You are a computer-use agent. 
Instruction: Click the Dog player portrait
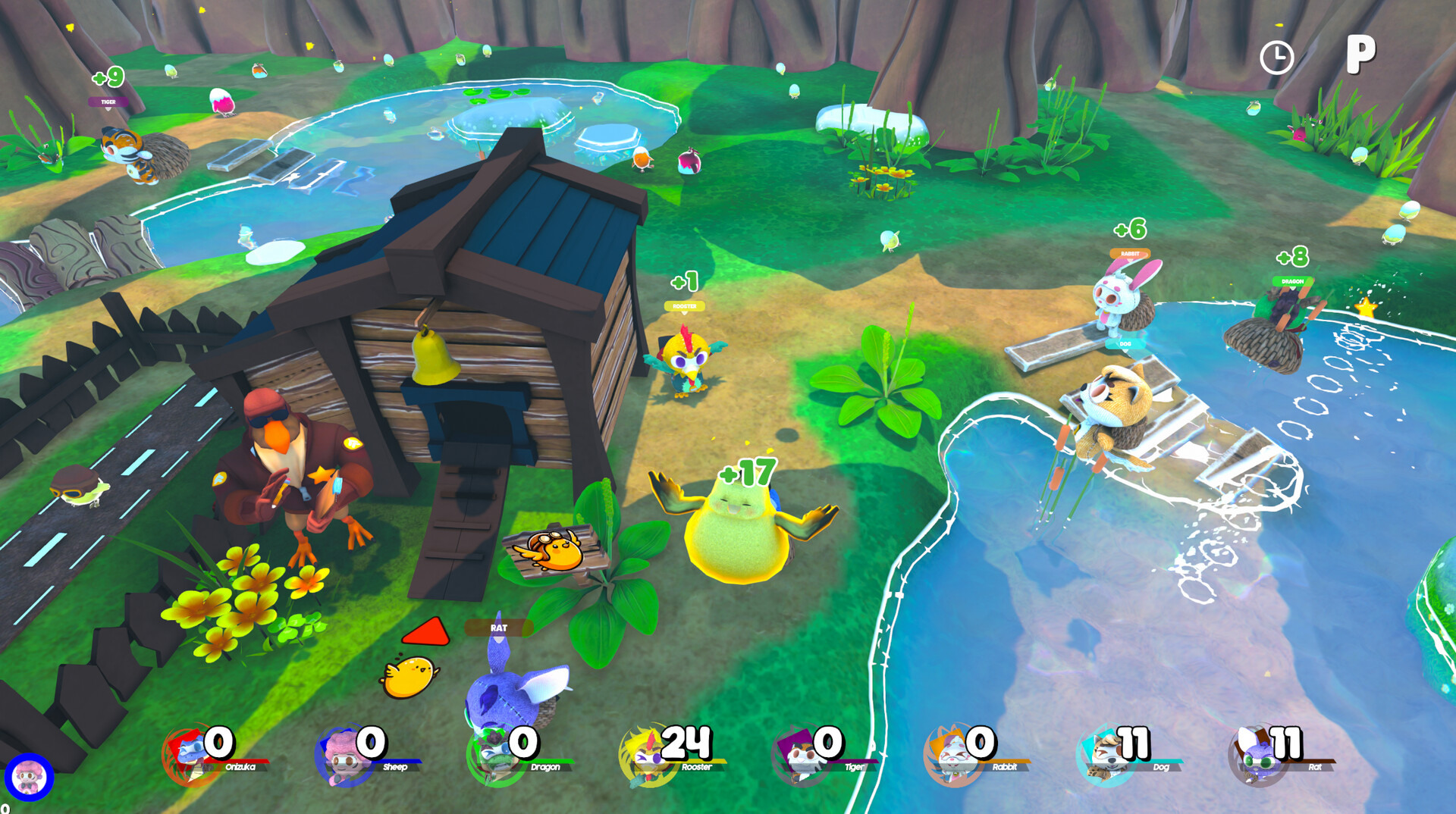(1104, 757)
